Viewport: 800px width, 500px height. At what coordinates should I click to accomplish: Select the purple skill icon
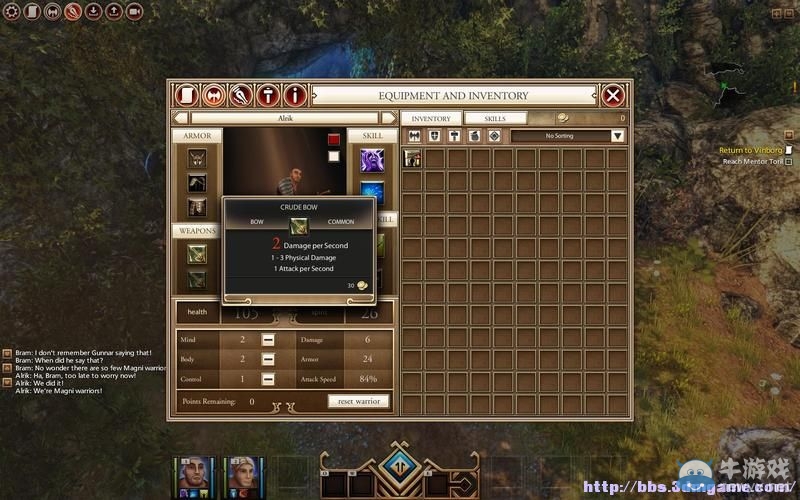pyautogui.click(x=372, y=160)
